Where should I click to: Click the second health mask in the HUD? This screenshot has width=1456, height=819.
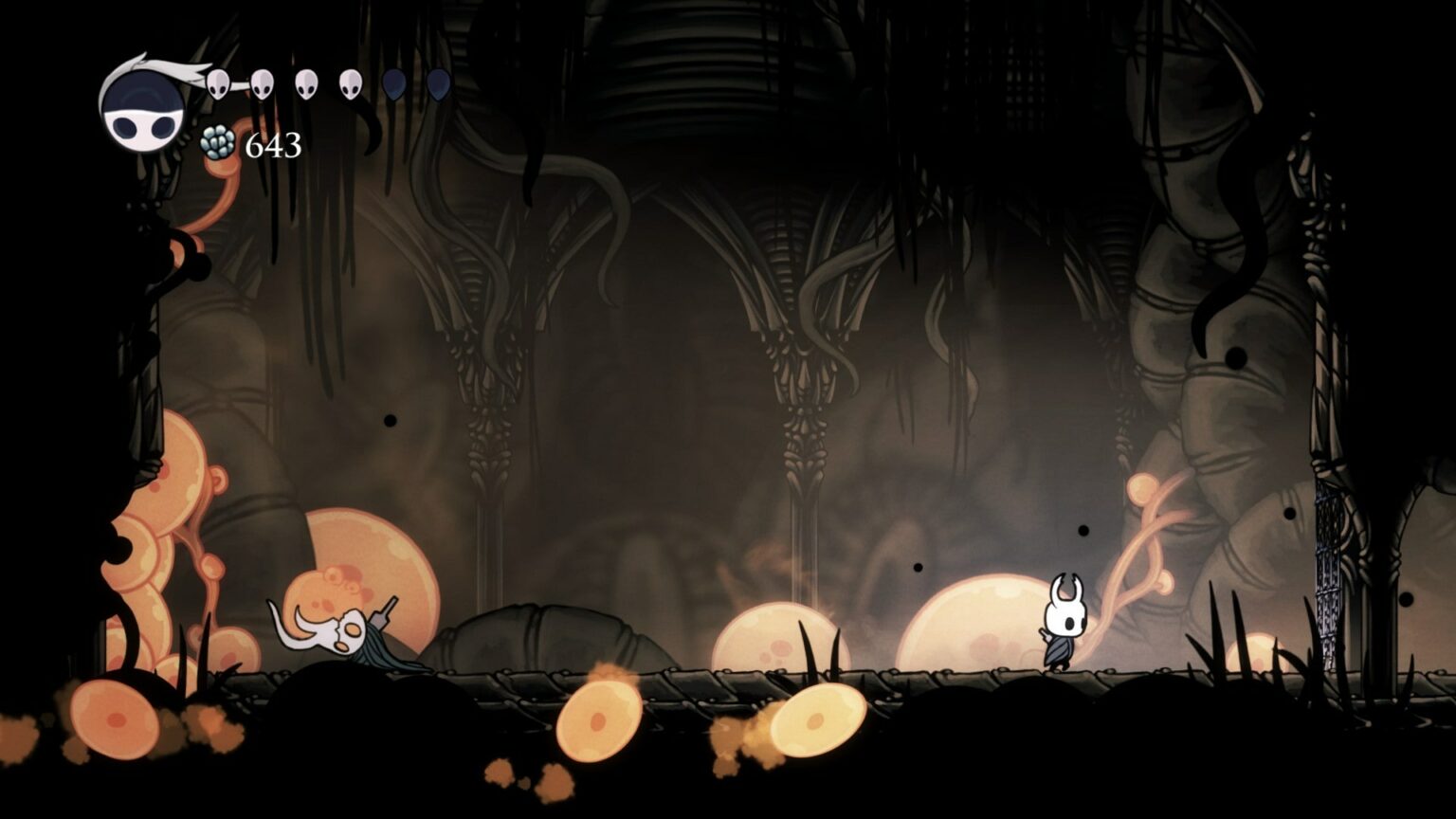pos(262,83)
